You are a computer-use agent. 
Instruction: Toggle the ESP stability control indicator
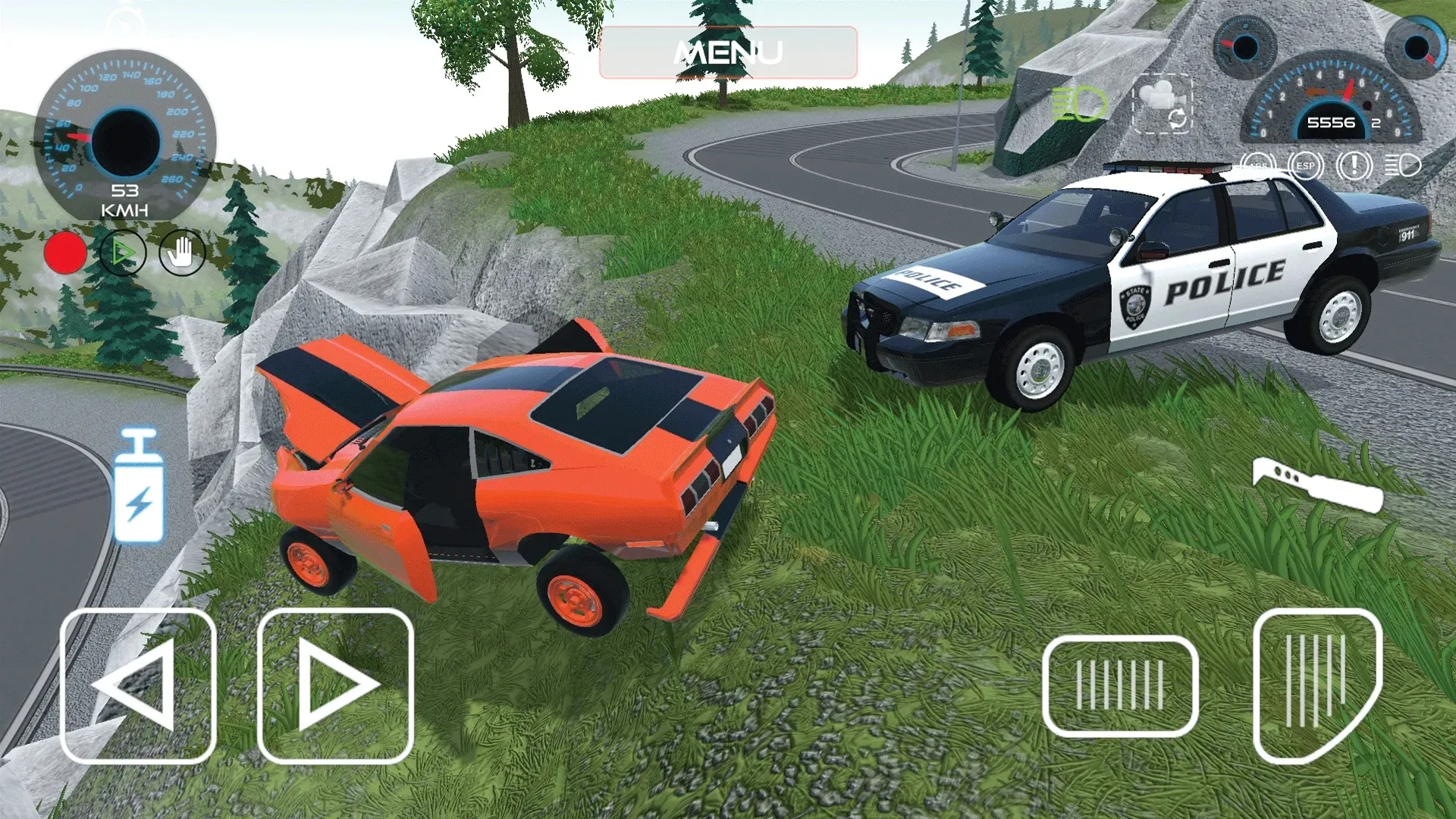pyautogui.click(x=1305, y=165)
